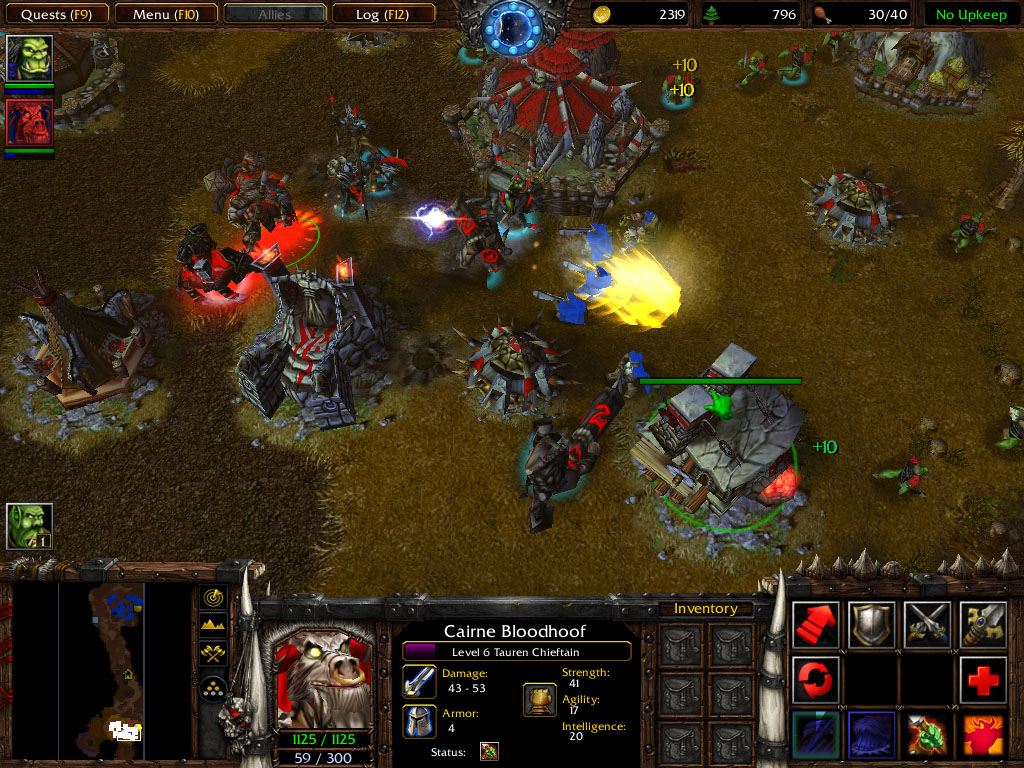Choose the silver shield command icon
The width and height of the screenshot is (1024, 768).
click(x=872, y=625)
